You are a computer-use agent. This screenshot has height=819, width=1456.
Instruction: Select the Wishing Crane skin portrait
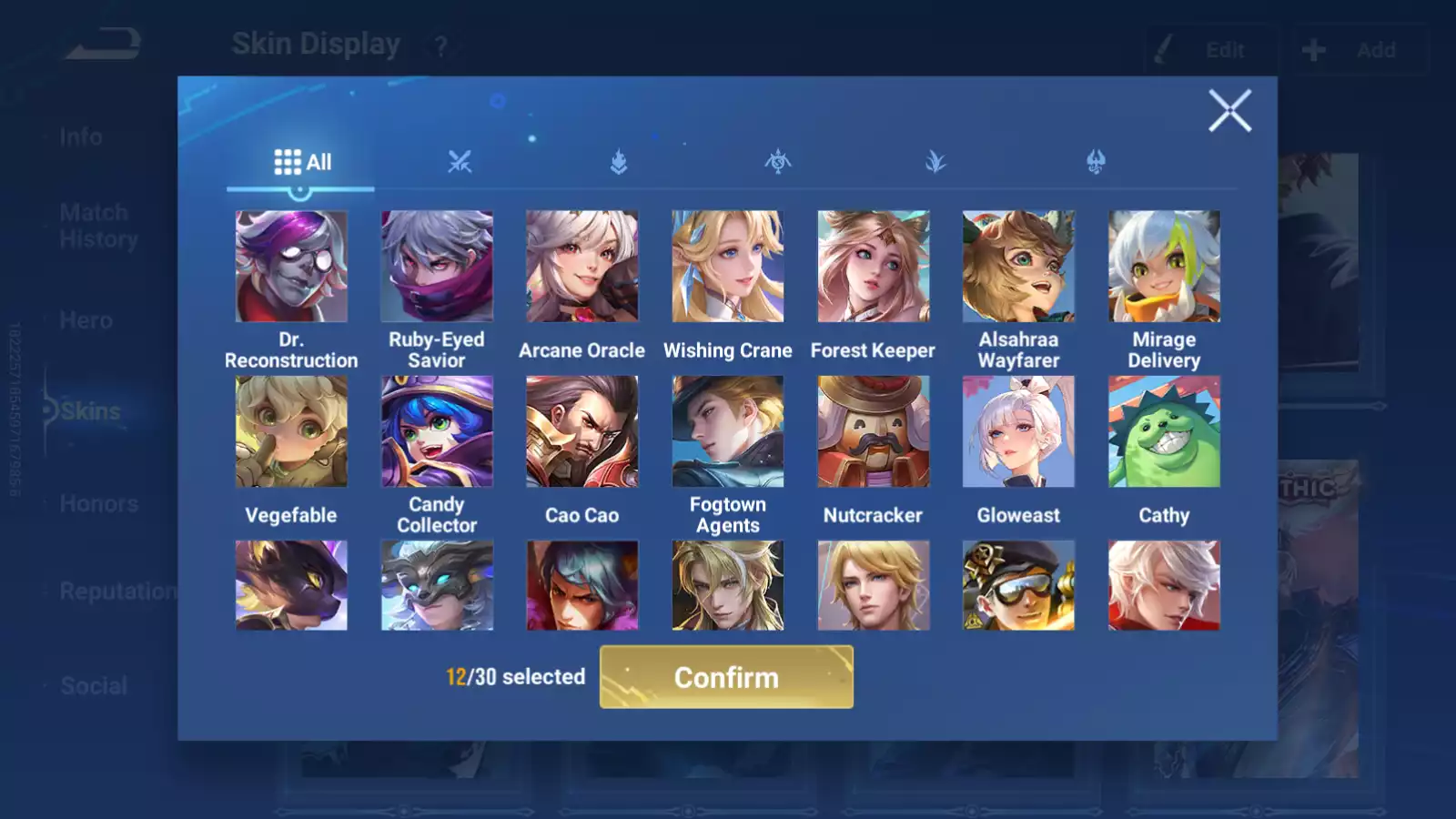[x=728, y=267]
